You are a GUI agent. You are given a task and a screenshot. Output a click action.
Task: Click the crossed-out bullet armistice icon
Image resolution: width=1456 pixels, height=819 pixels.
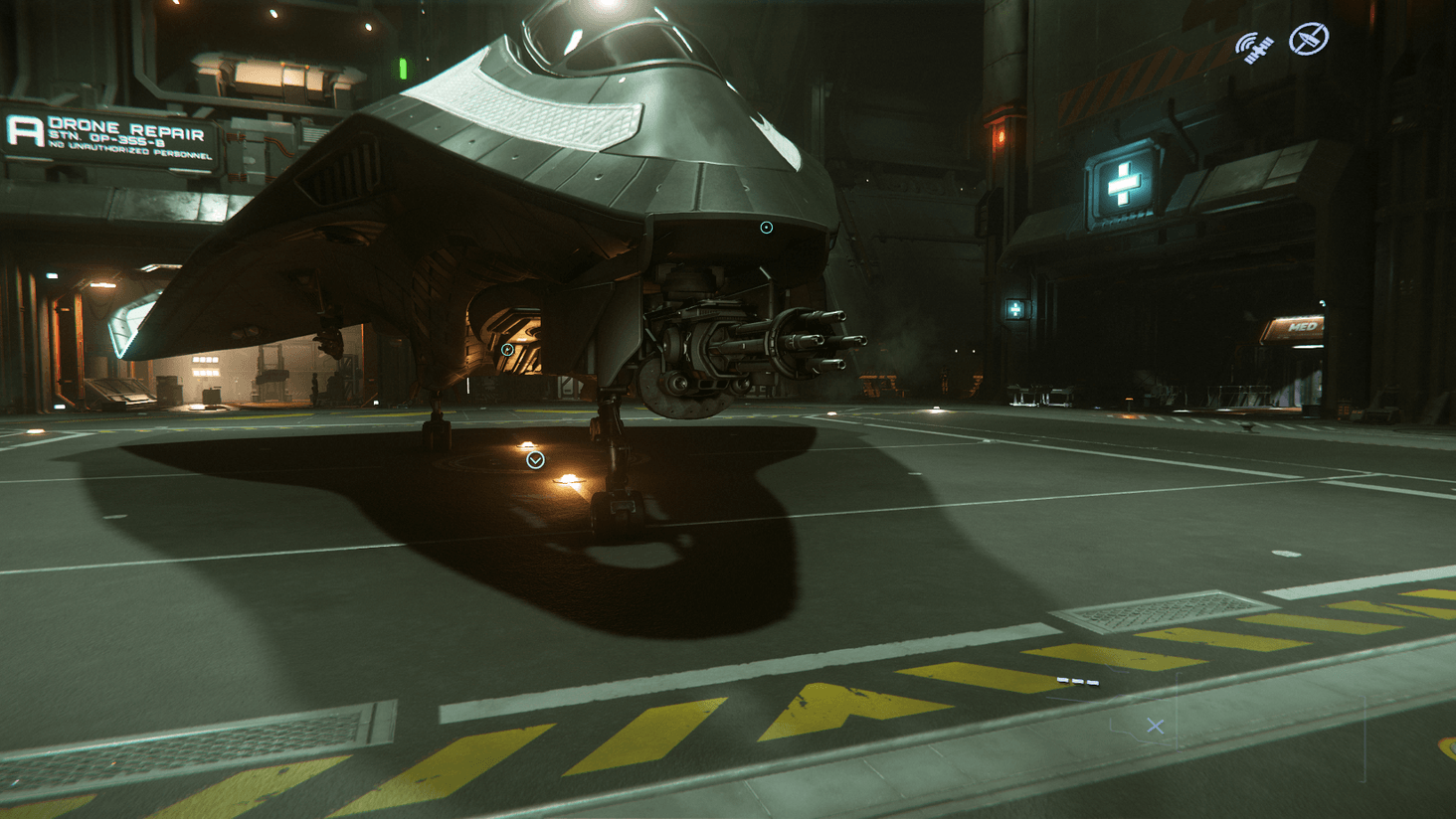[x=1308, y=40]
